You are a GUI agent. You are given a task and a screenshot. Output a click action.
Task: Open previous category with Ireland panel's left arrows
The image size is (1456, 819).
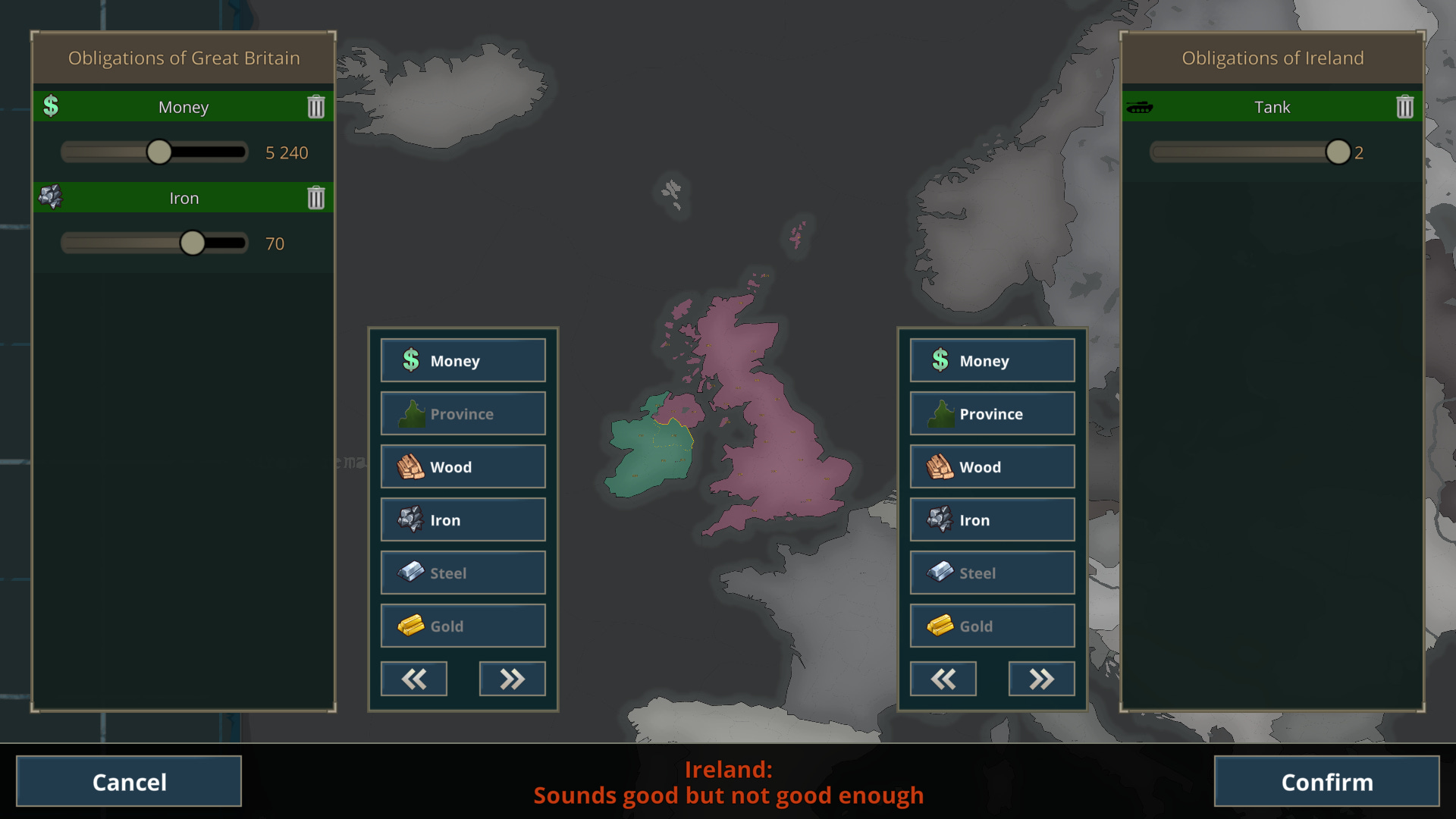click(x=943, y=679)
